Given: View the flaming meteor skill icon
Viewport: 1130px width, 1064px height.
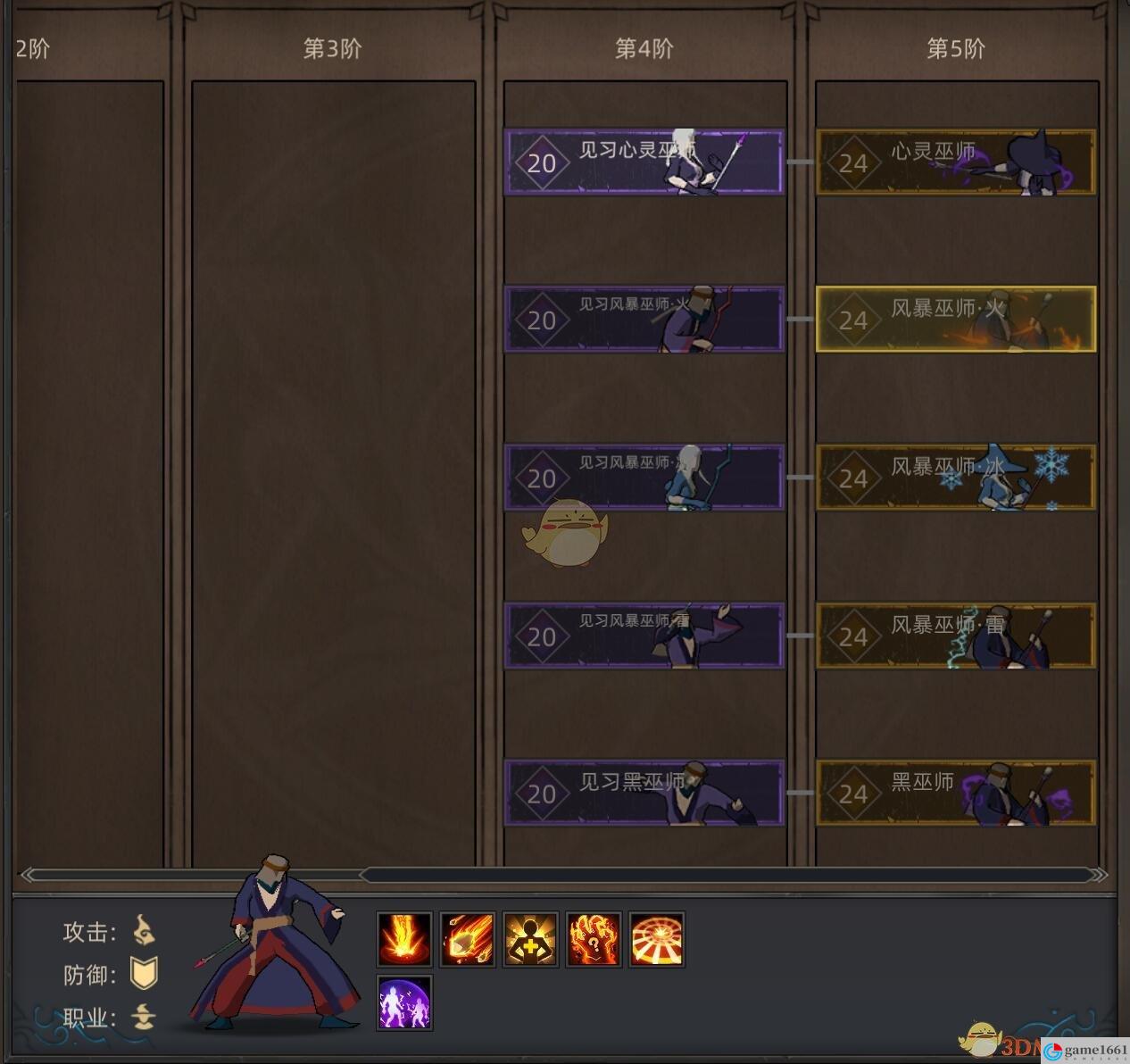Looking at the screenshot, I should pos(468,939).
